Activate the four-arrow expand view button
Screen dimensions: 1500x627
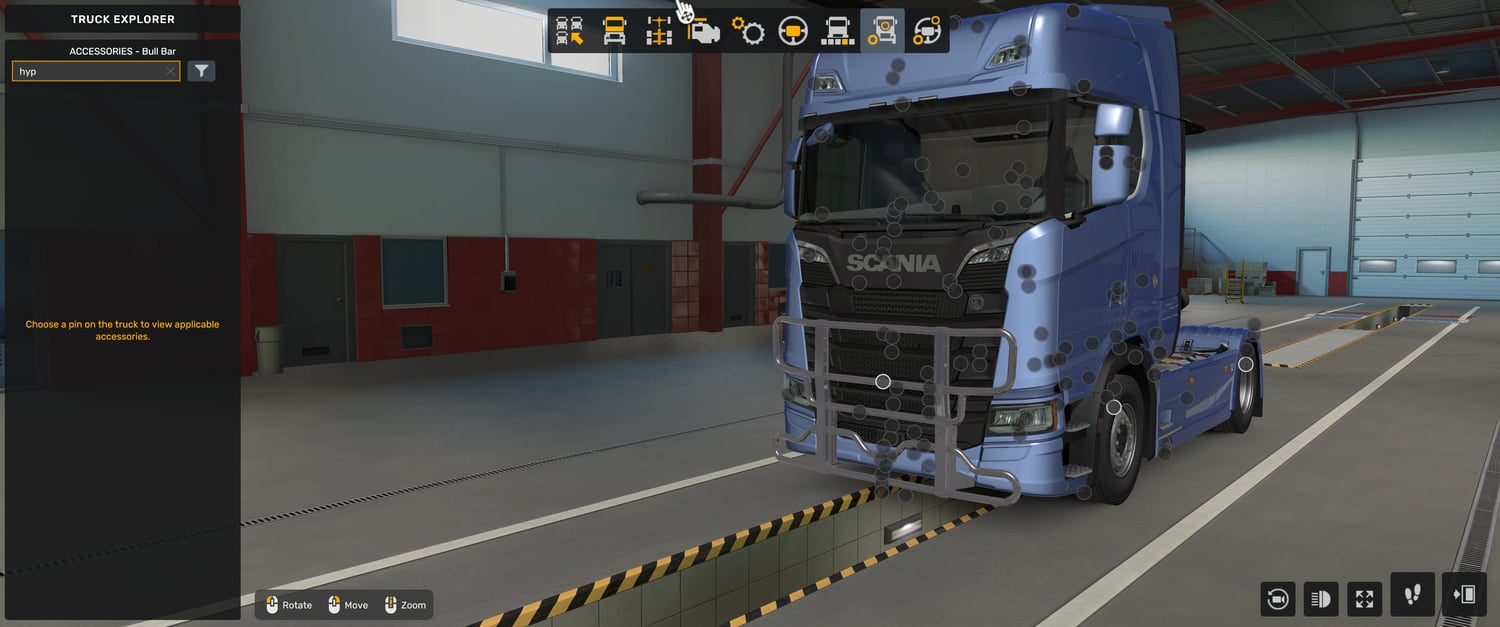click(x=1365, y=599)
